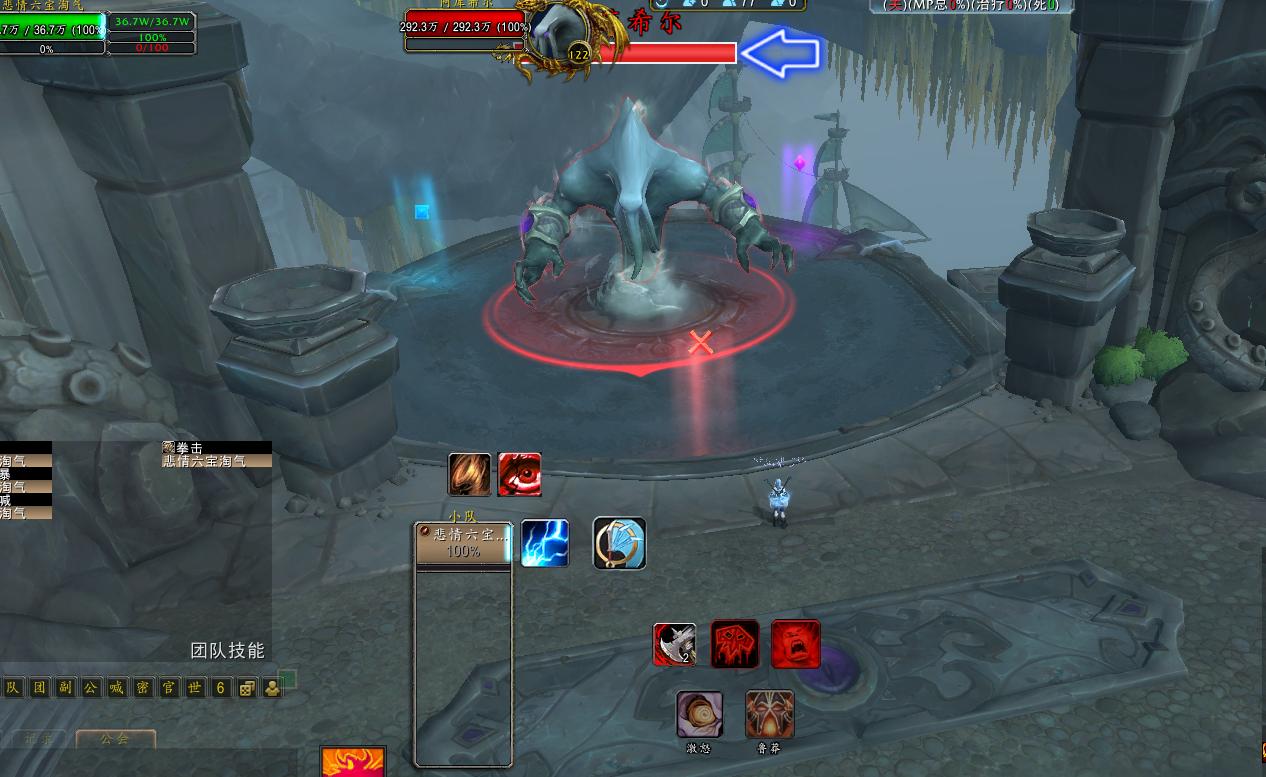Roll the dice button in chat bar

pyautogui.click(x=246, y=688)
